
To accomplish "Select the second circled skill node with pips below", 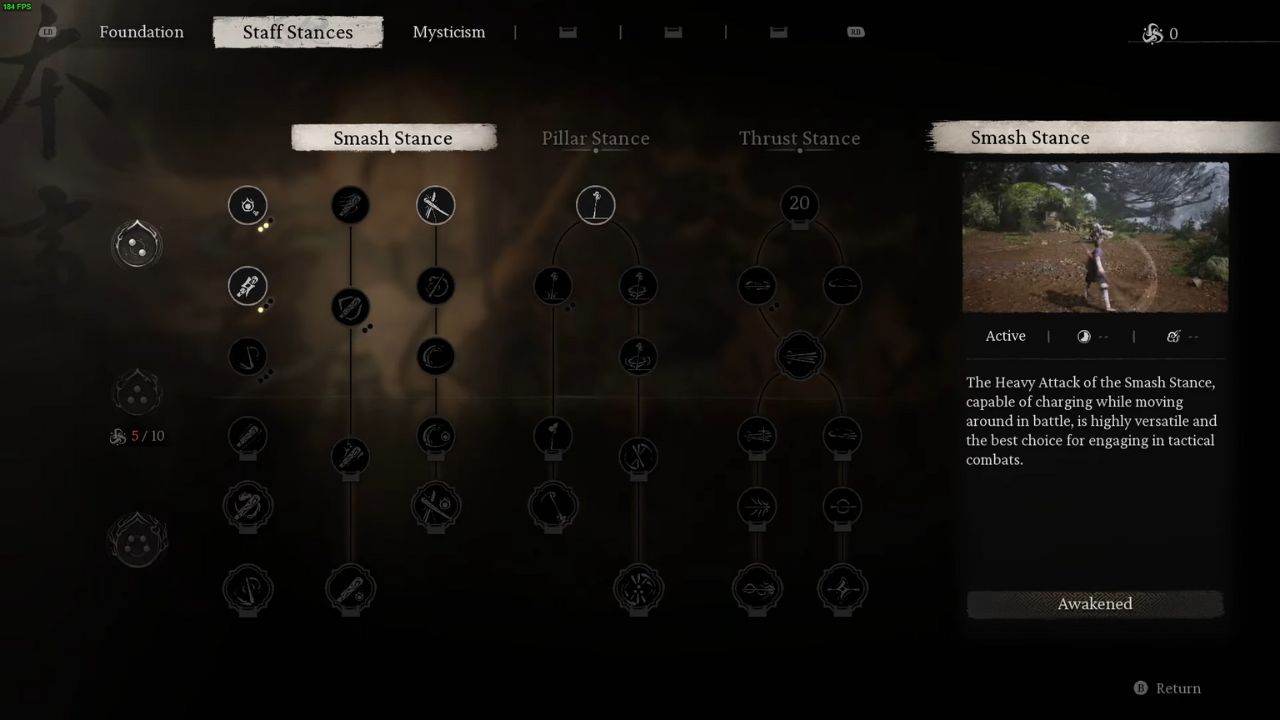I will [248, 287].
